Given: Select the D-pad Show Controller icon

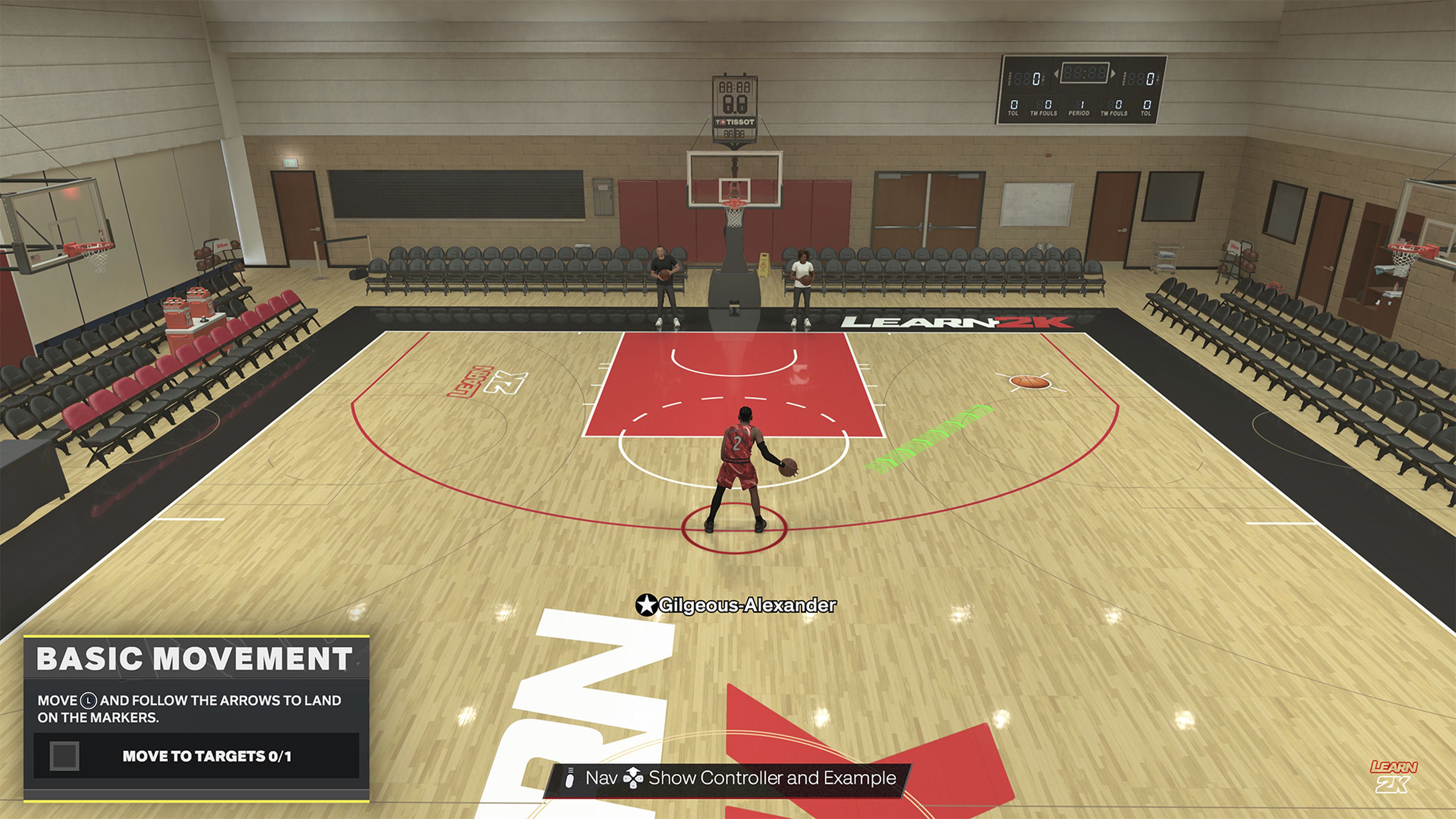Looking at the screenshot, I should (x=633, y=779).
